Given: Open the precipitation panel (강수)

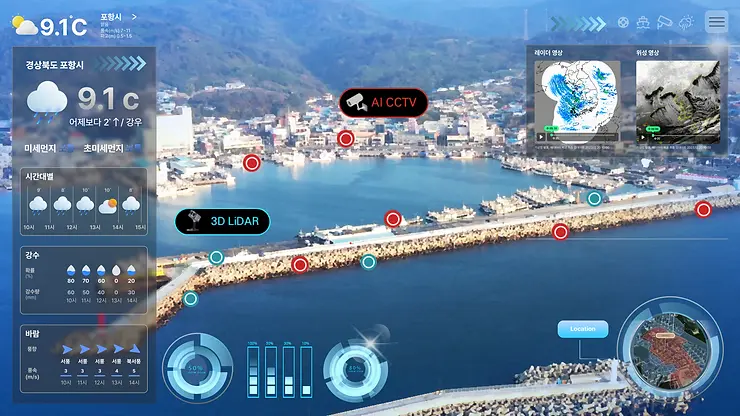Looking at the screenshot, I should [x=84, y=280].
